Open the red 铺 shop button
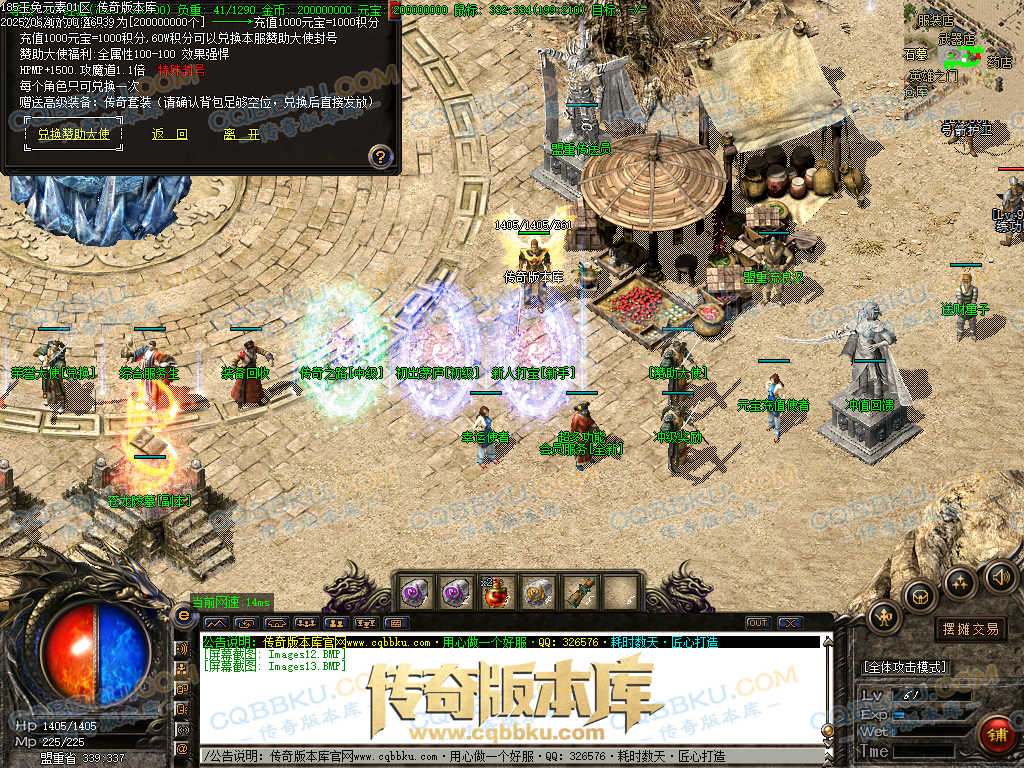Screen dimensions: 1024x768 pos(996,734)
